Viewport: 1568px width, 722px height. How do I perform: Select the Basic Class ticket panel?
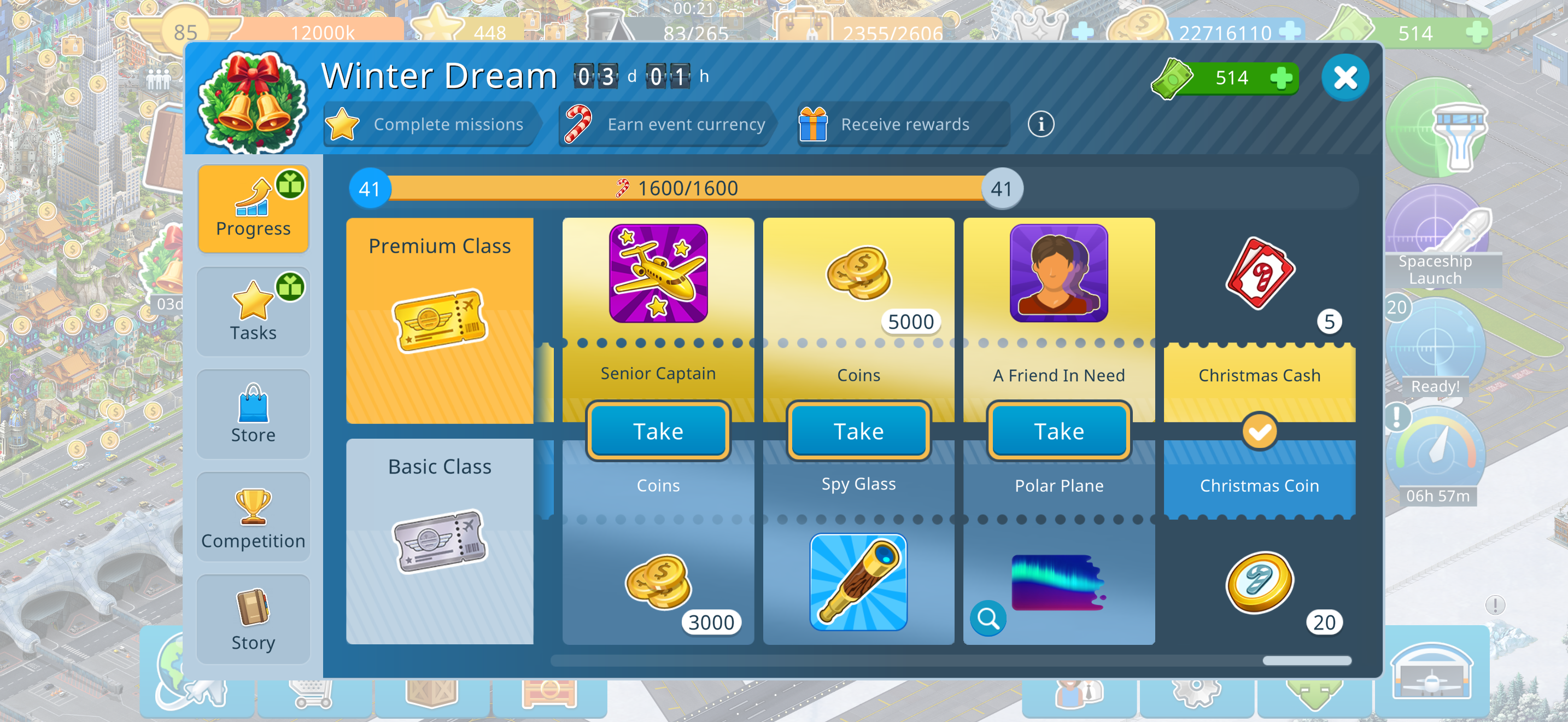pyautogui.click(x=440, y=541)
